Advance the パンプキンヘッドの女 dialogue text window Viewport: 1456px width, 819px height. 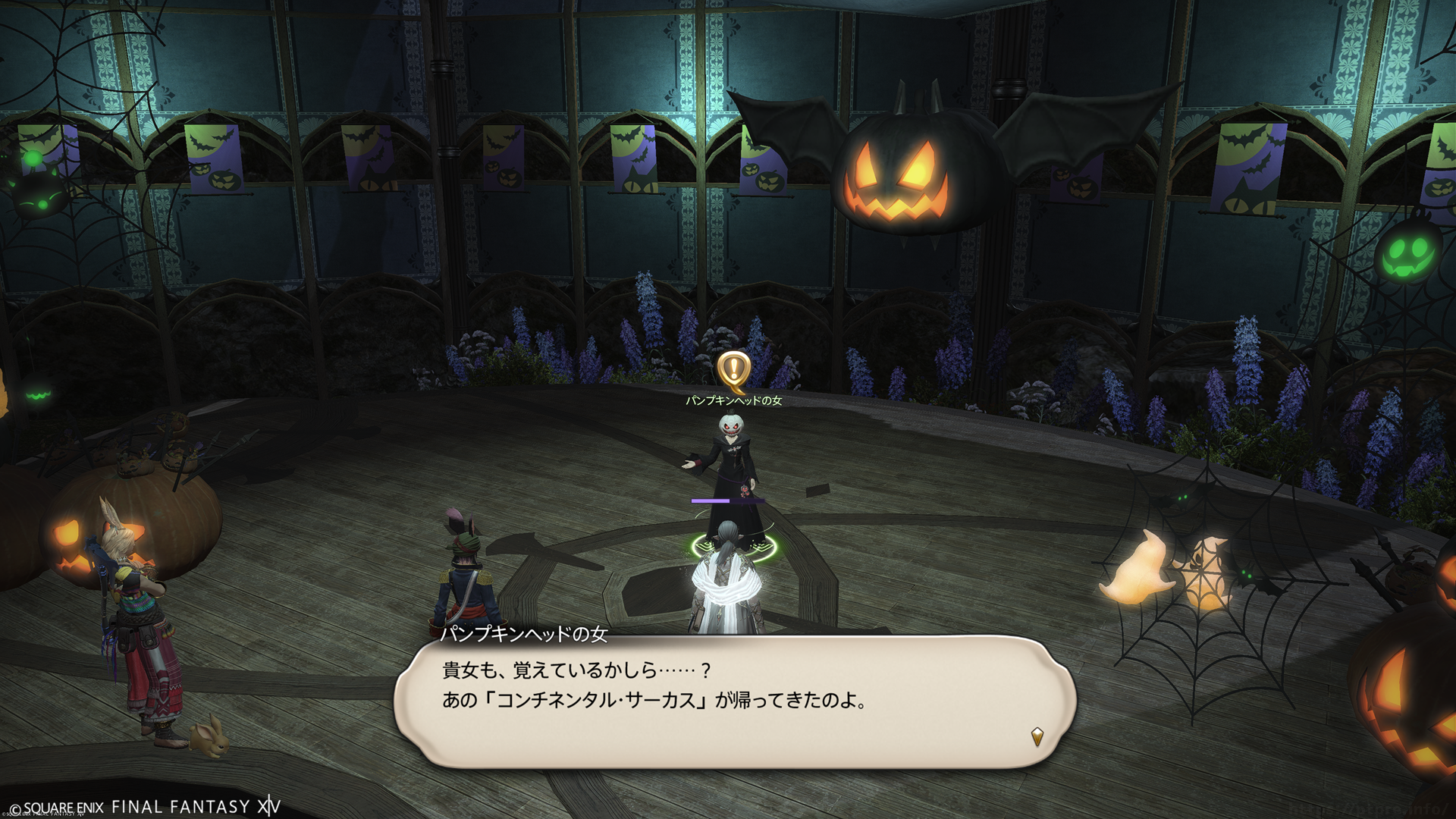734,700
